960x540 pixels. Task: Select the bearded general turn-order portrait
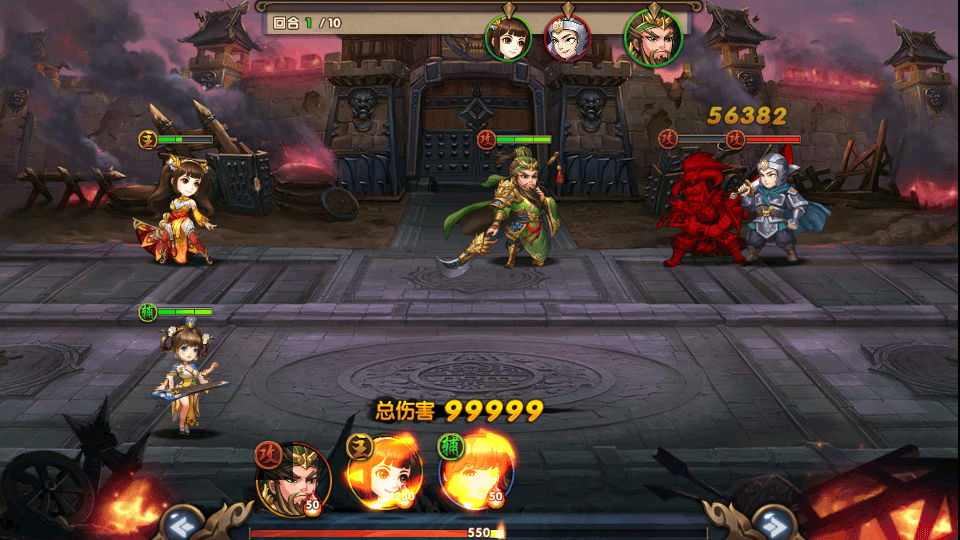tap(653, 38)
